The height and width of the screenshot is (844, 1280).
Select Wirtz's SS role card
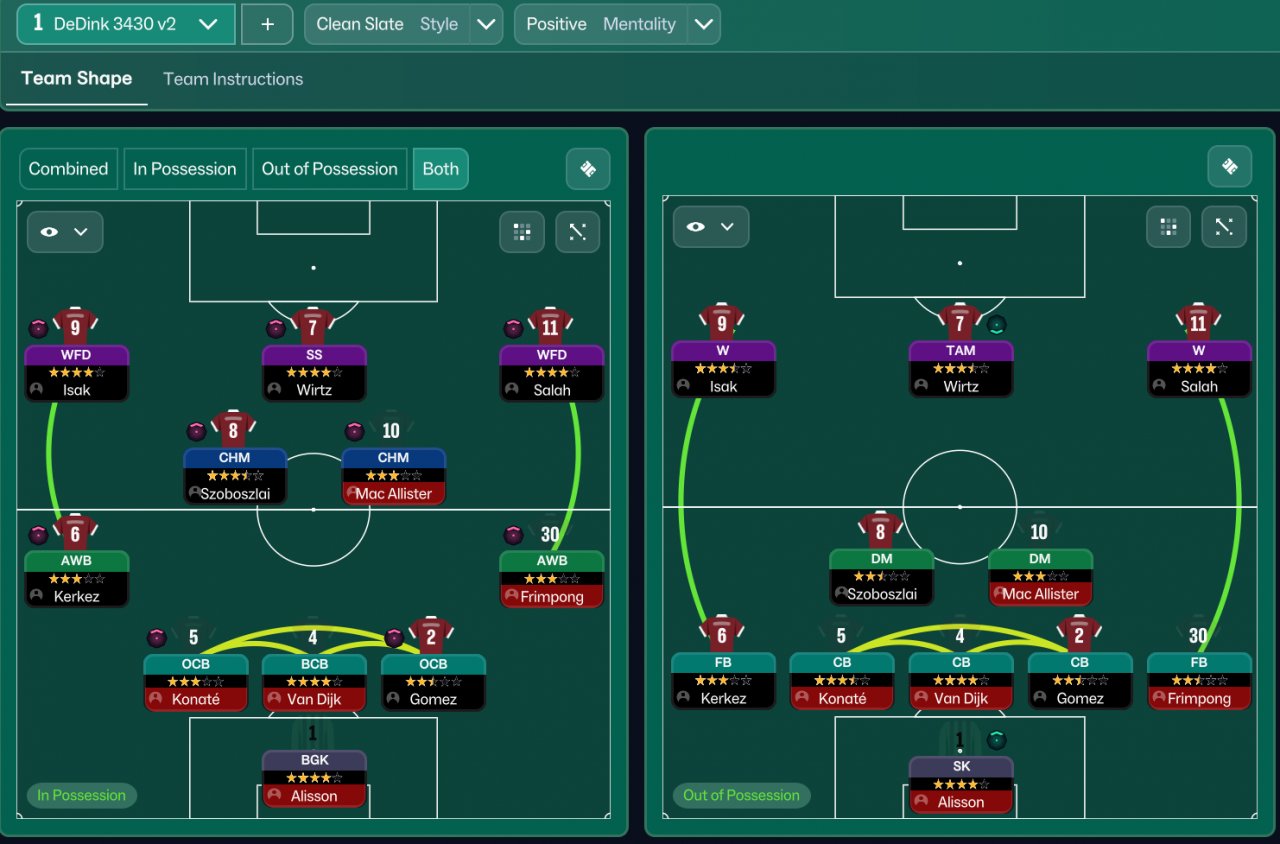[314, 373]
